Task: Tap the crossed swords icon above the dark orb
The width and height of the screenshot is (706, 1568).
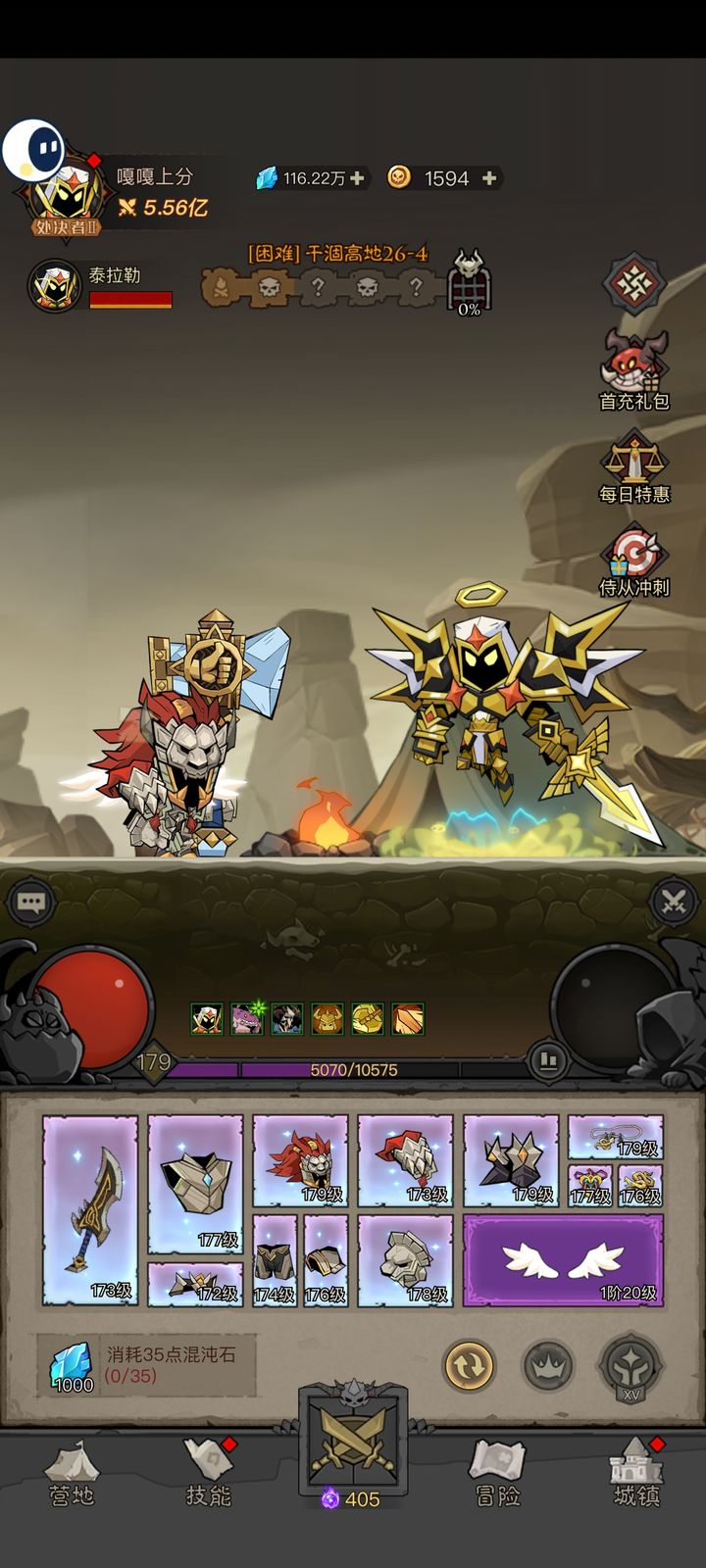Action: pos(674,902)
